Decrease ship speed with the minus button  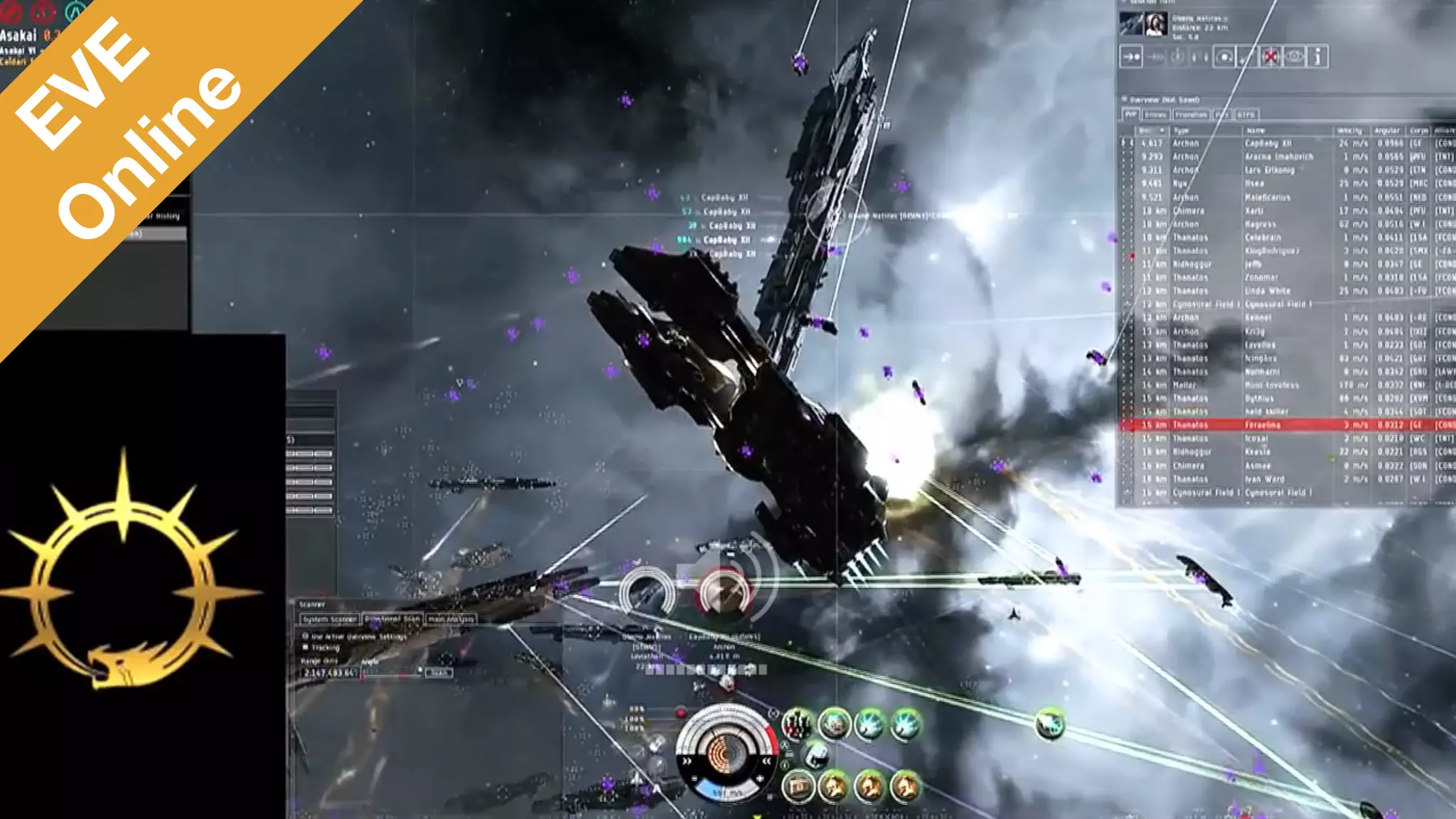(695, 779)
